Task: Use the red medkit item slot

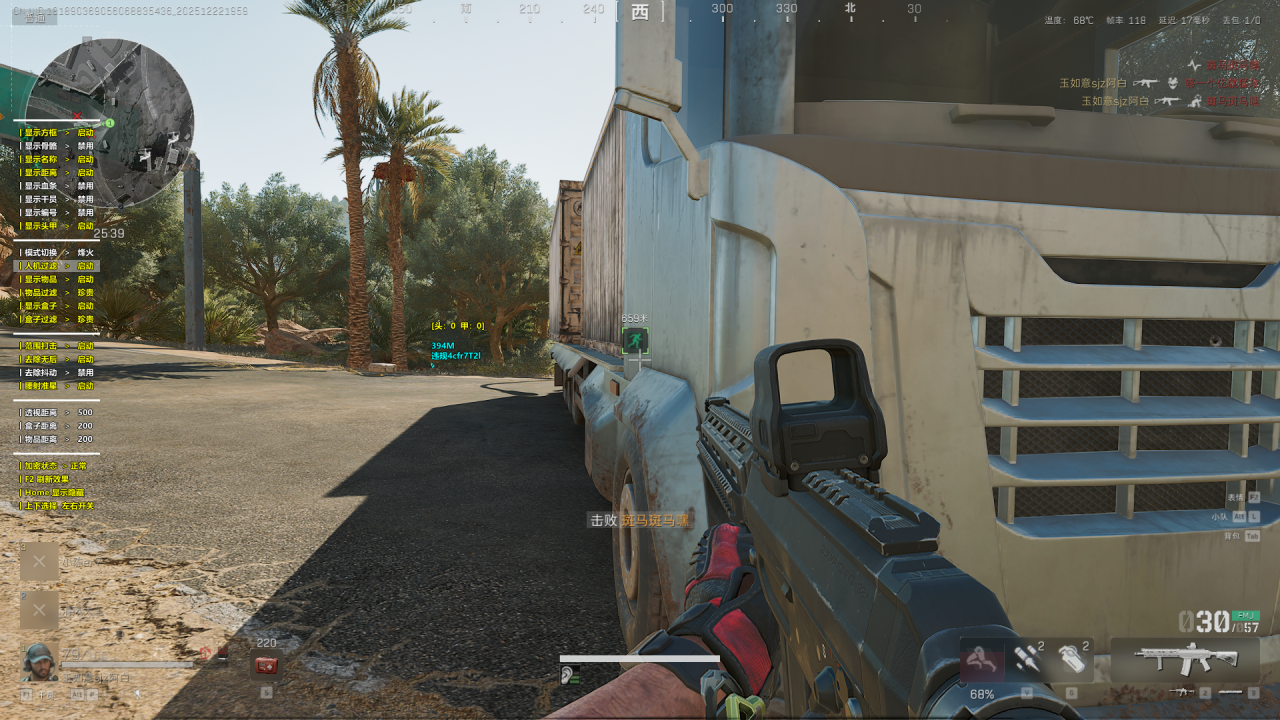Action: [x=266, y=665]
